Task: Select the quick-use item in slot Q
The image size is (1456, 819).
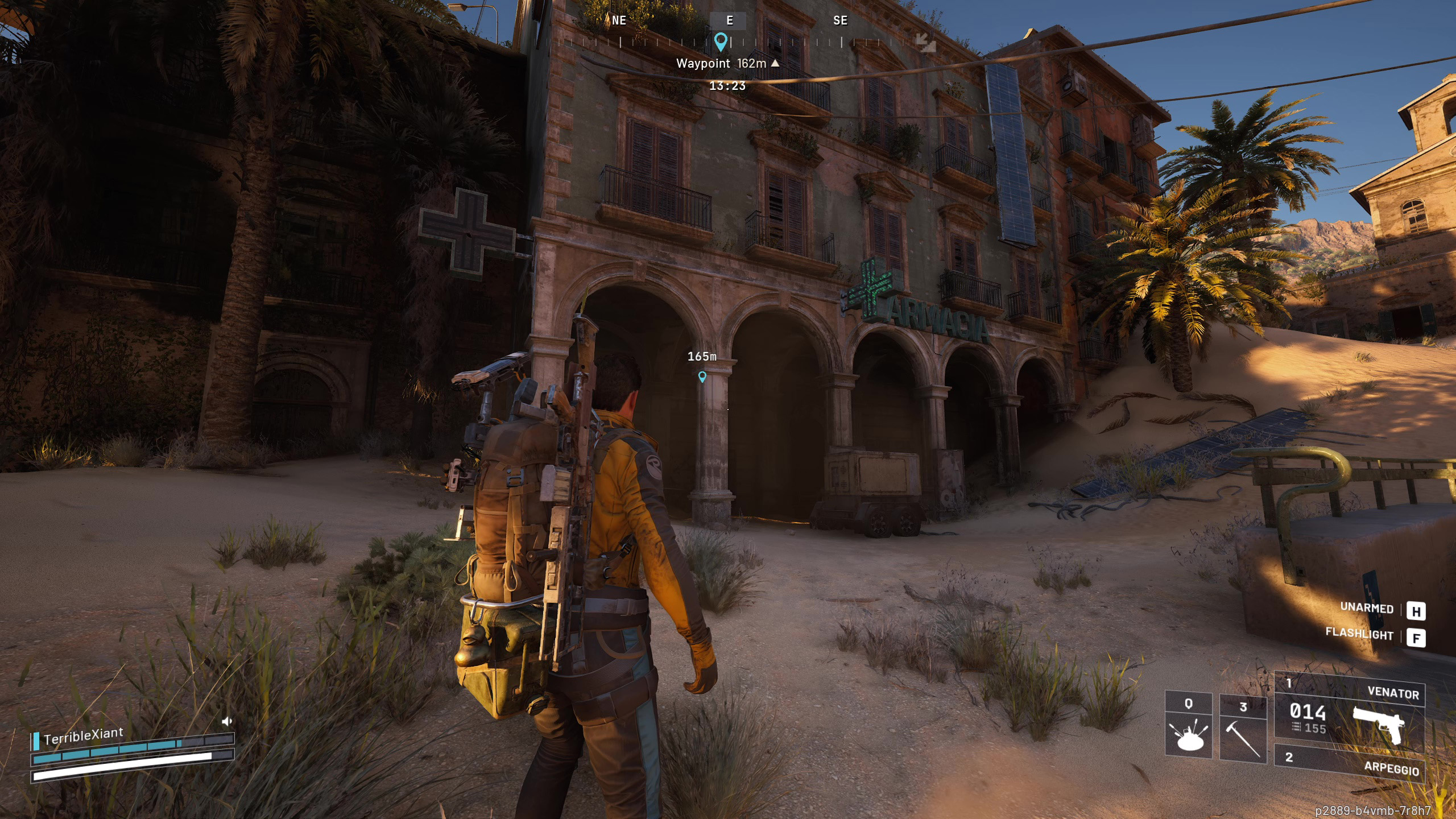Action: point(1188,726)
